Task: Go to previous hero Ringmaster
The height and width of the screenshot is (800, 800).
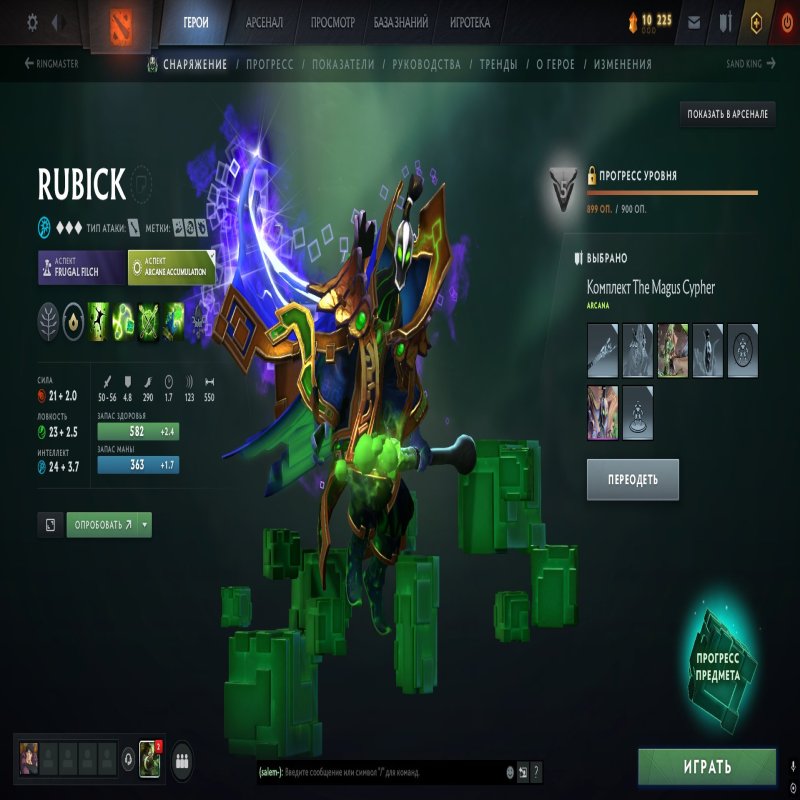Action: pyautogui.click(x=52, y=64)
